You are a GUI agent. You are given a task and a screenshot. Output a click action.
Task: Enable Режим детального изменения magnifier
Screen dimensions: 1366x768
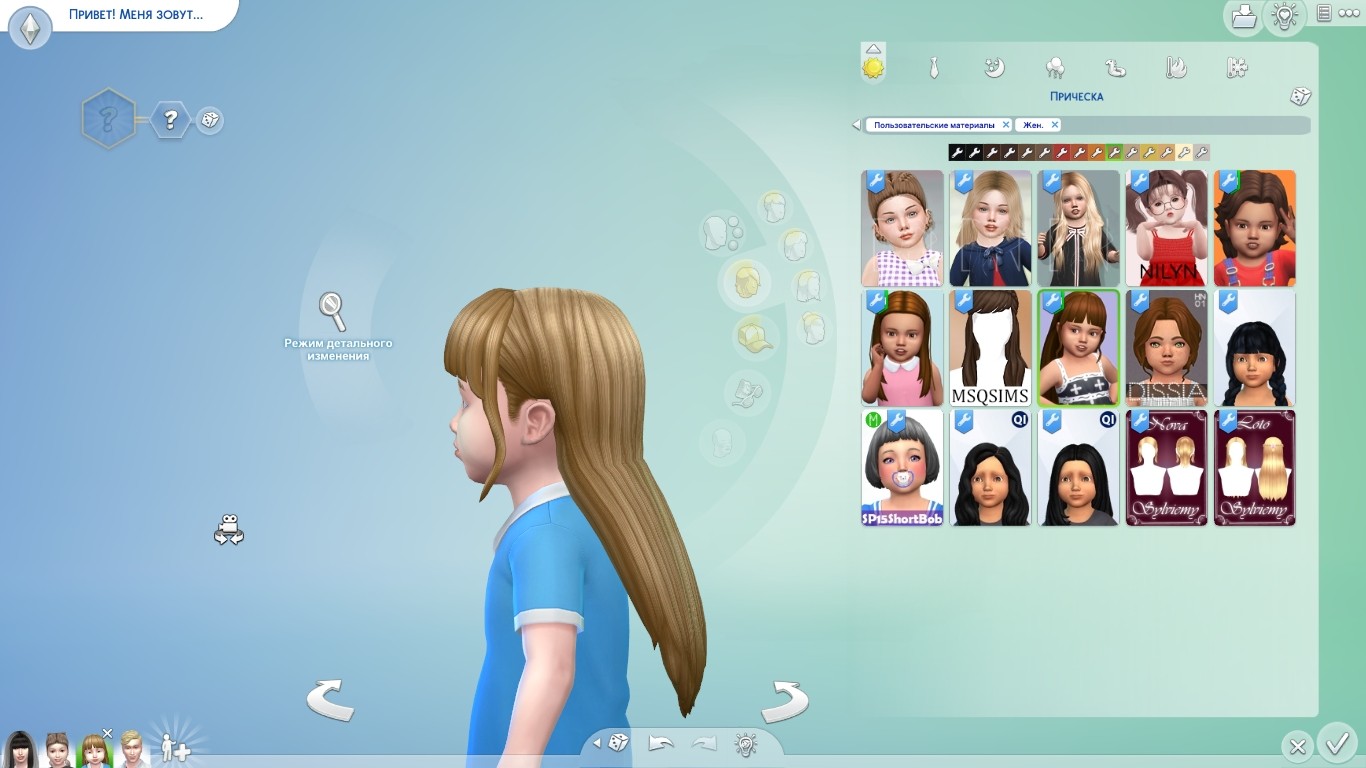point(332,312)
